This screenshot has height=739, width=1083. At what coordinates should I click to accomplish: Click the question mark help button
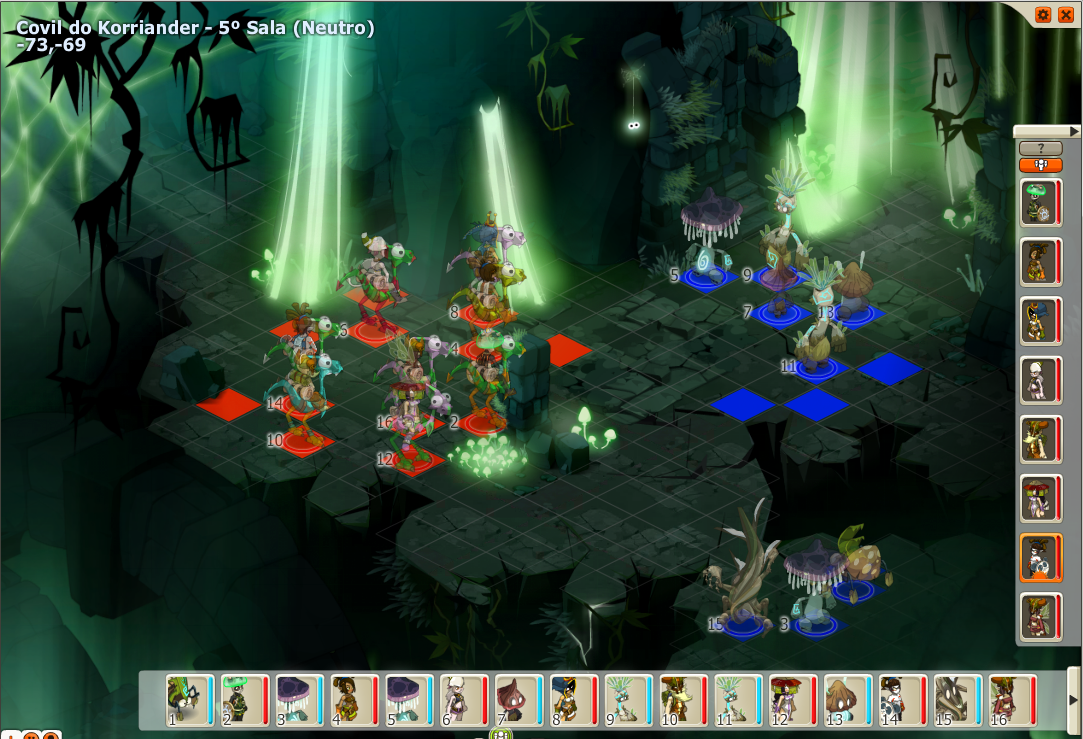click(x=1040, y=148)
